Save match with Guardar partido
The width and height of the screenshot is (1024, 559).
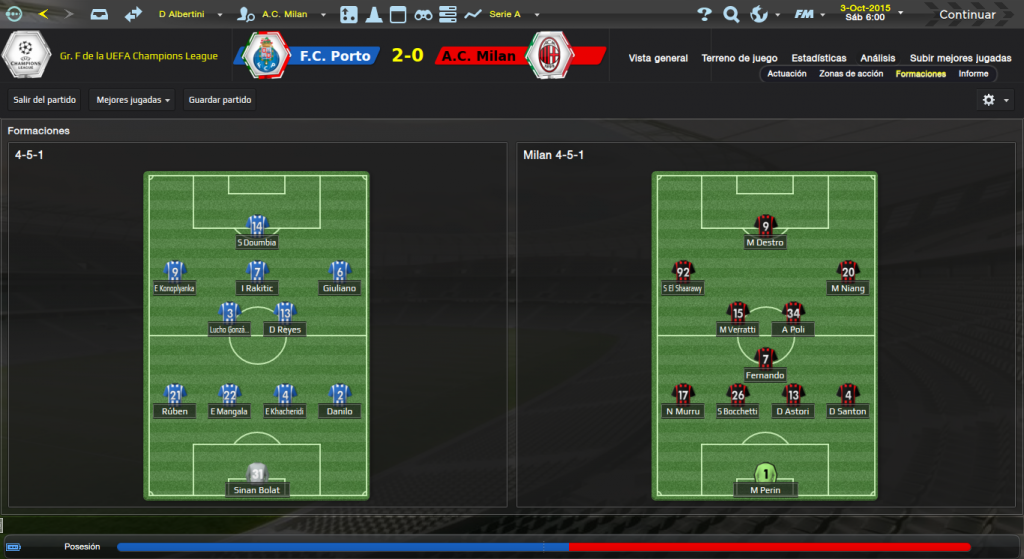click(220, 100)
